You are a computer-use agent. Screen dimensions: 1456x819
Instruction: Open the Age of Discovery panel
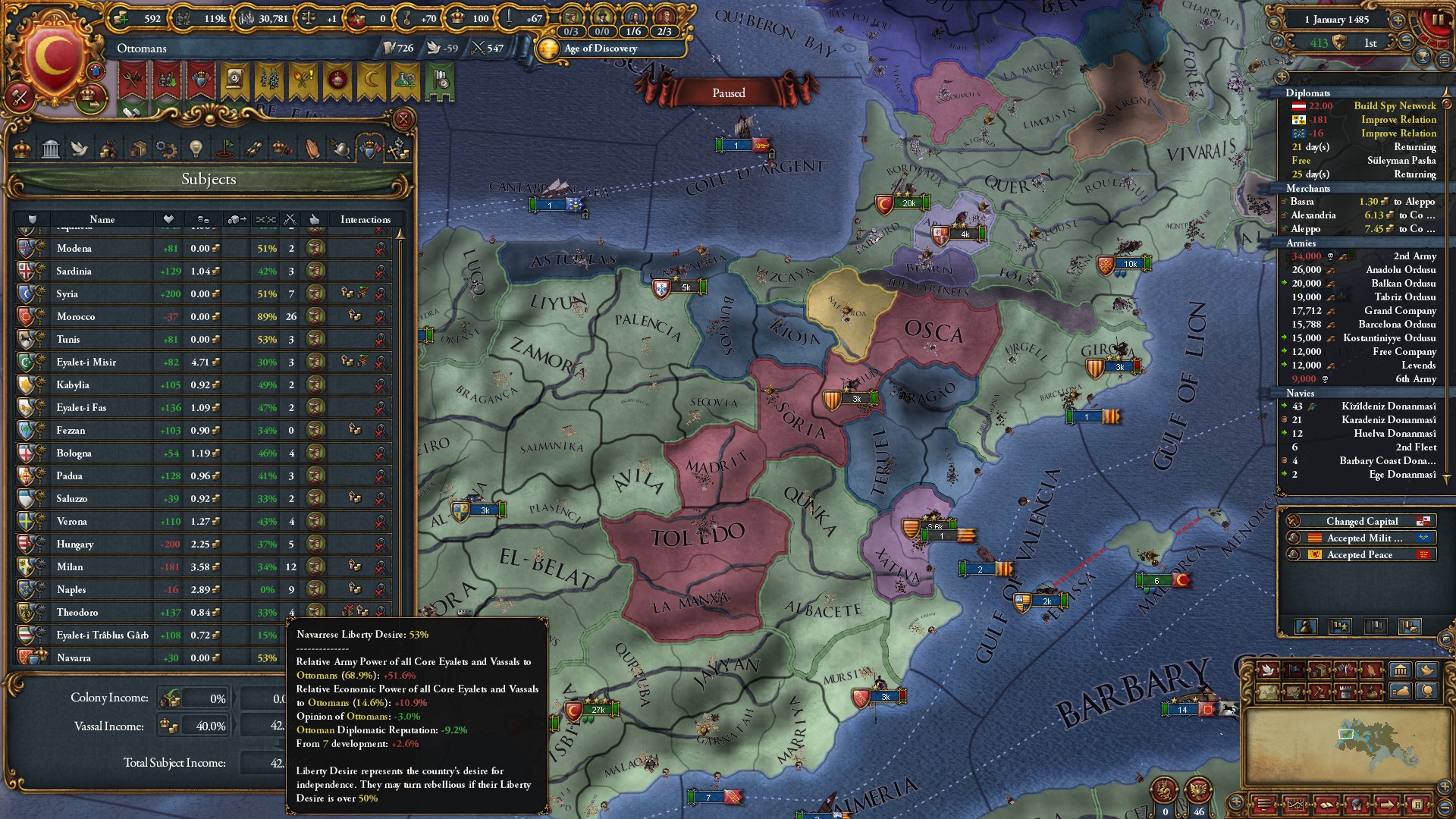(x=600, y=49)
